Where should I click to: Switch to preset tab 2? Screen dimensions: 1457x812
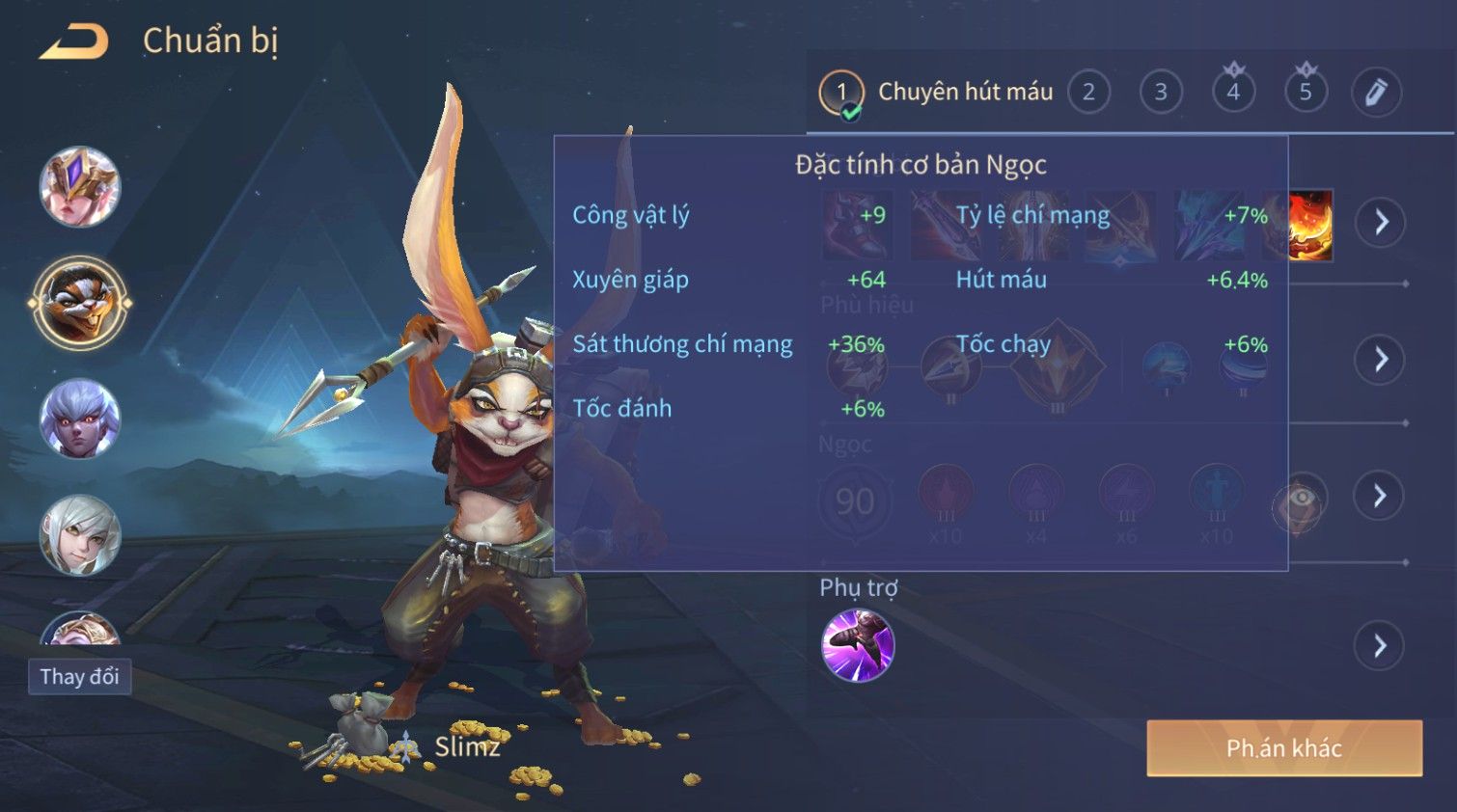pyautogui.click(x=1088, y=93)
